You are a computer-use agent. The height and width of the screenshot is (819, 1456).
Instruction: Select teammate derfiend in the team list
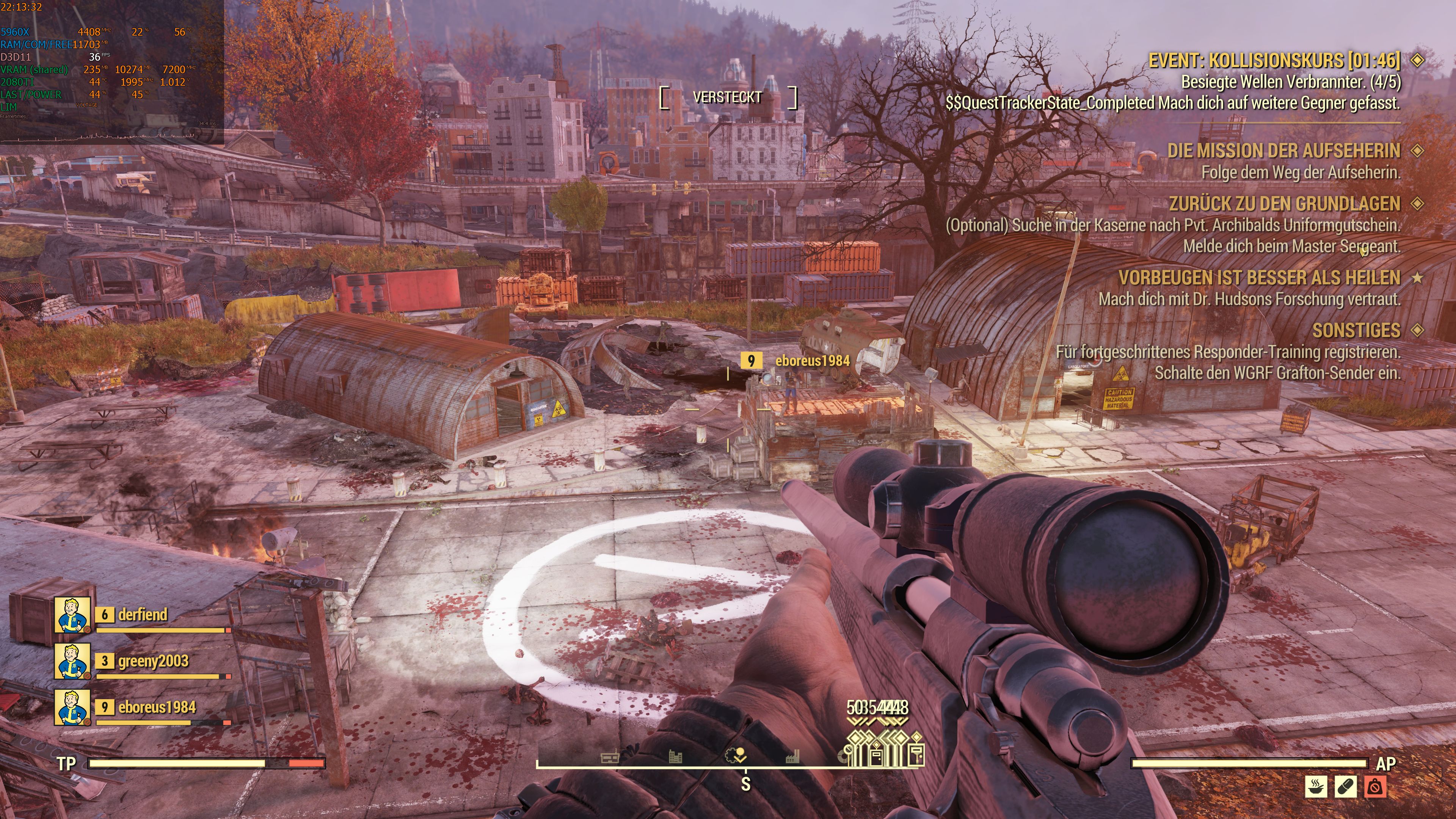142,614
